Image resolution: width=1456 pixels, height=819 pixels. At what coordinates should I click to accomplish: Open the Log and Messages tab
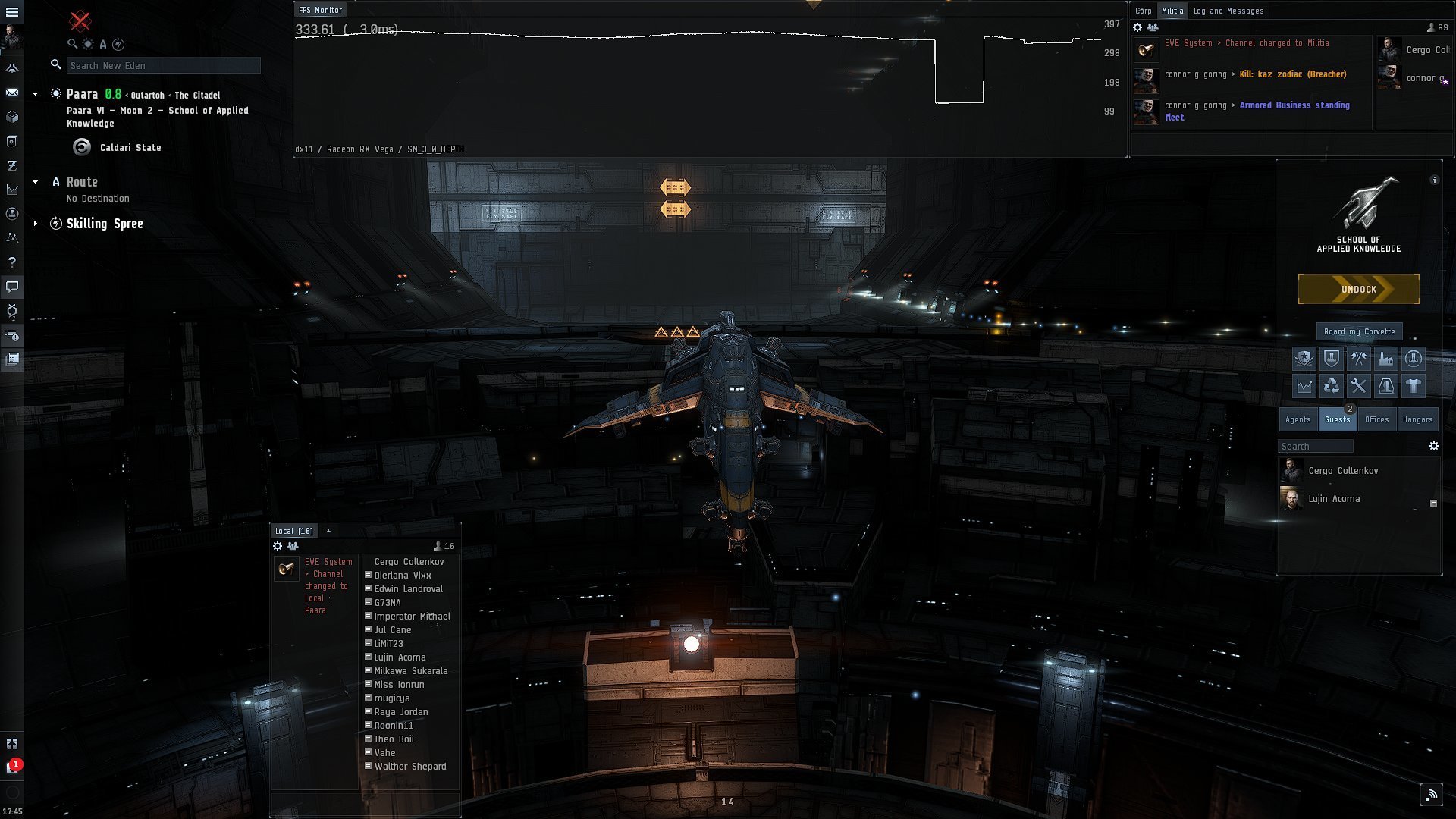[1228, 11]
